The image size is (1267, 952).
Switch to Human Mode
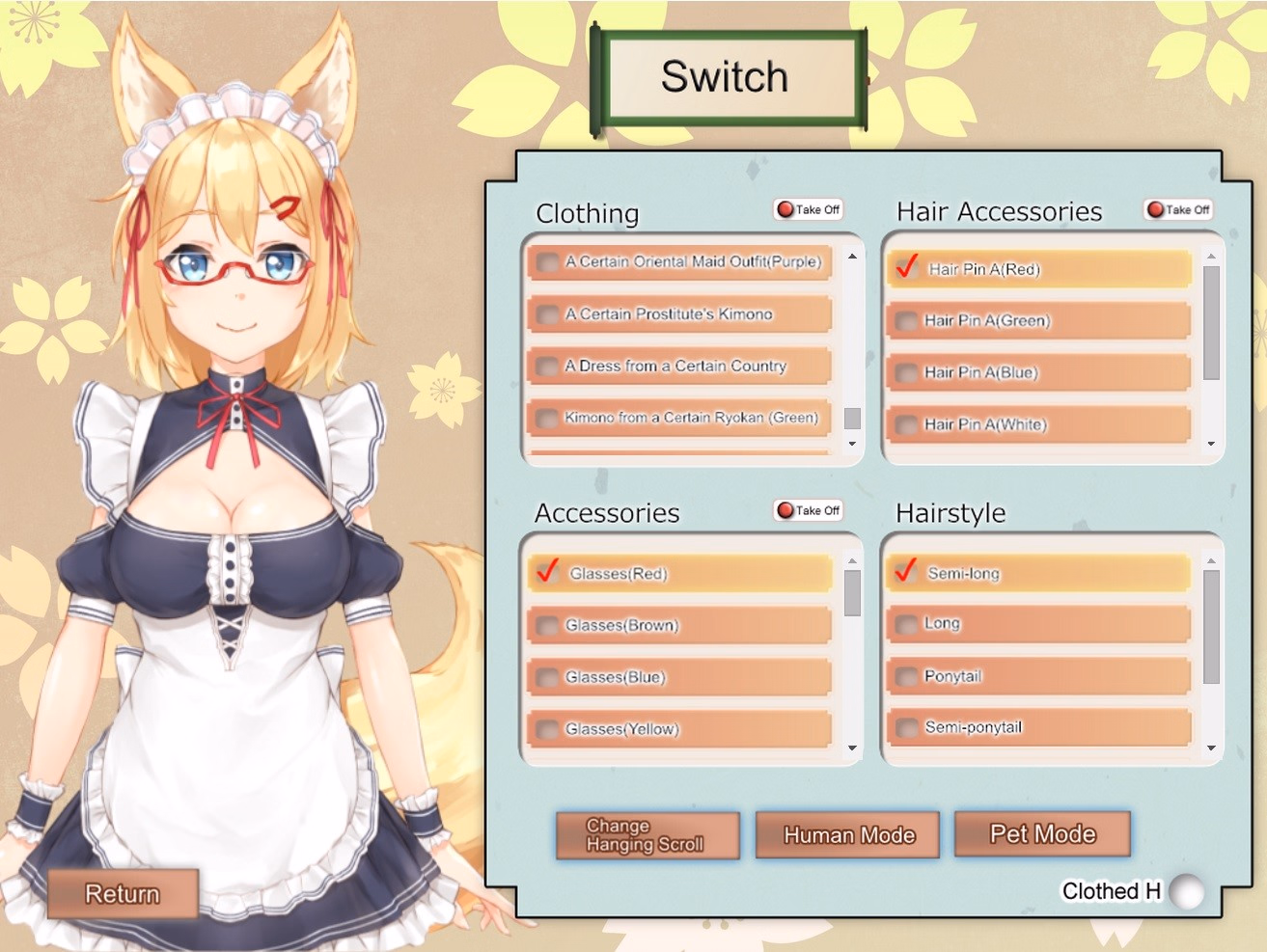tap(847, 833)
